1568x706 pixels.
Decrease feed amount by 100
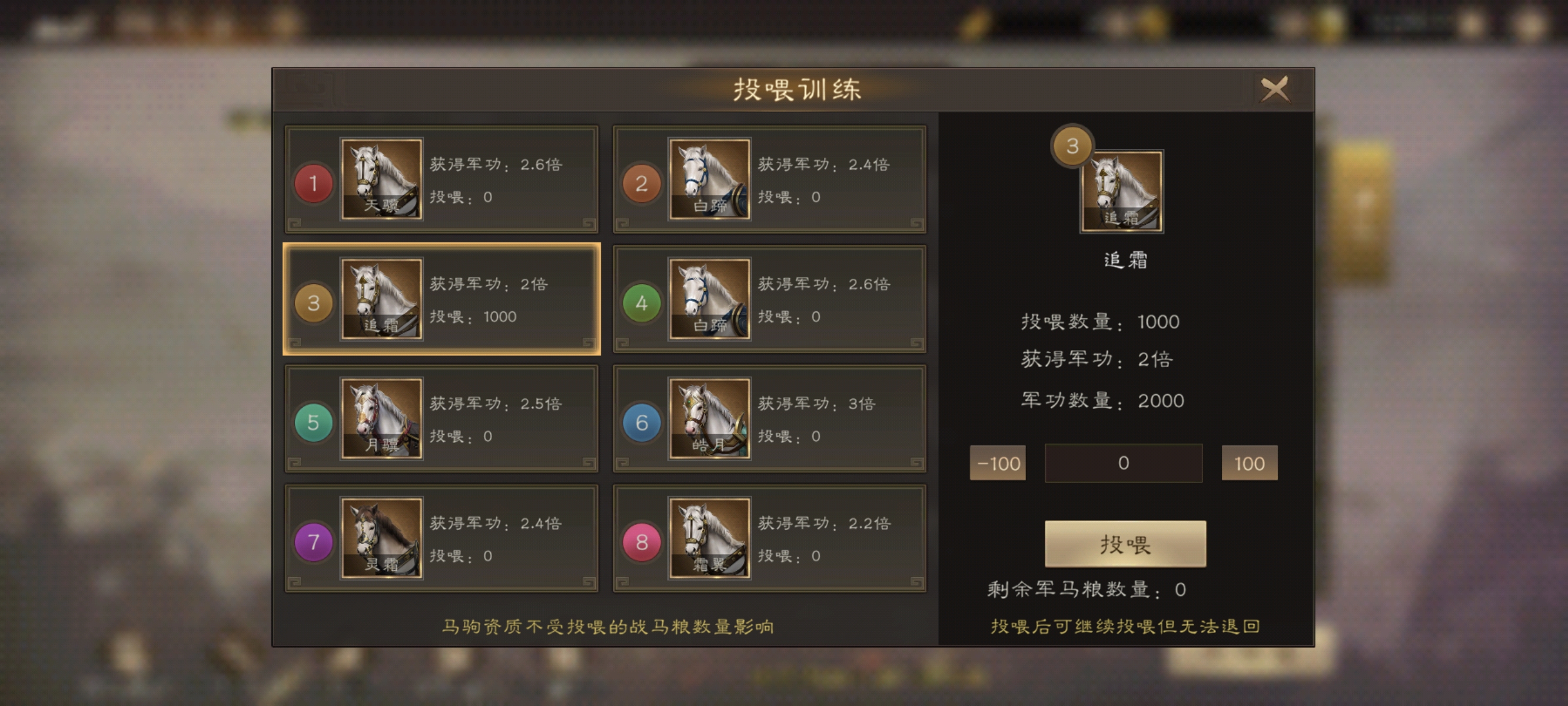(x=998, y=463)
